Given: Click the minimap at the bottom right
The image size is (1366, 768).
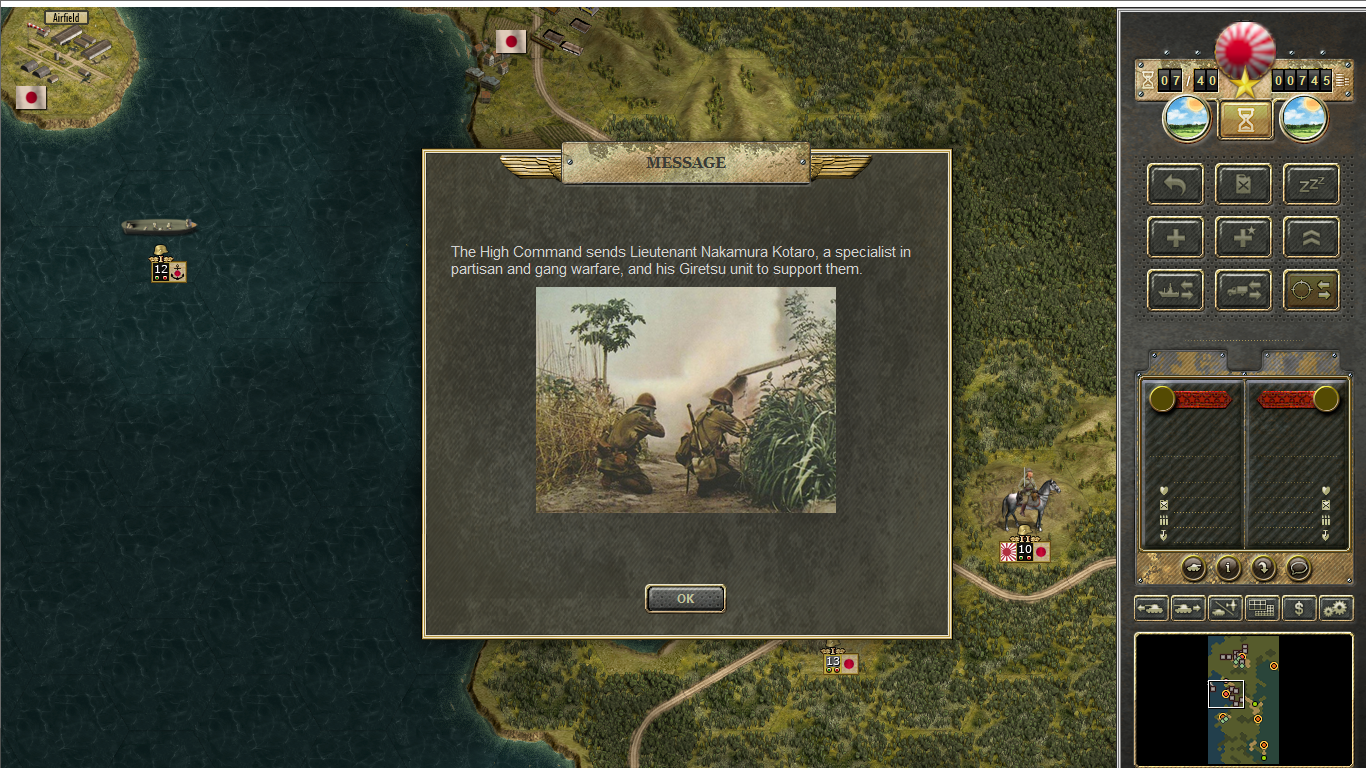Looking at the screenshot, I should 1243,698.
